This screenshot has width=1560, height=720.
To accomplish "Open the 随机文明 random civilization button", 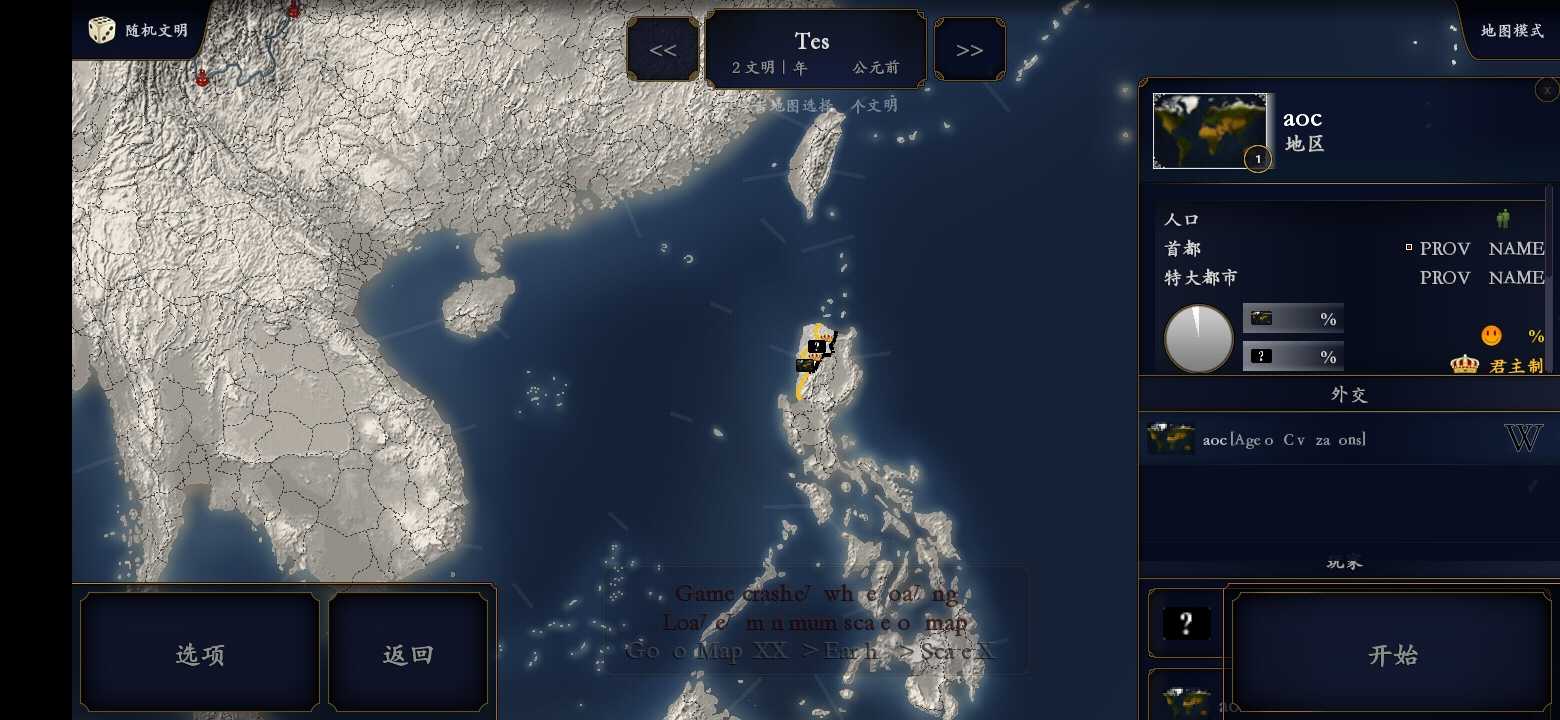I will tap(139, 30).
